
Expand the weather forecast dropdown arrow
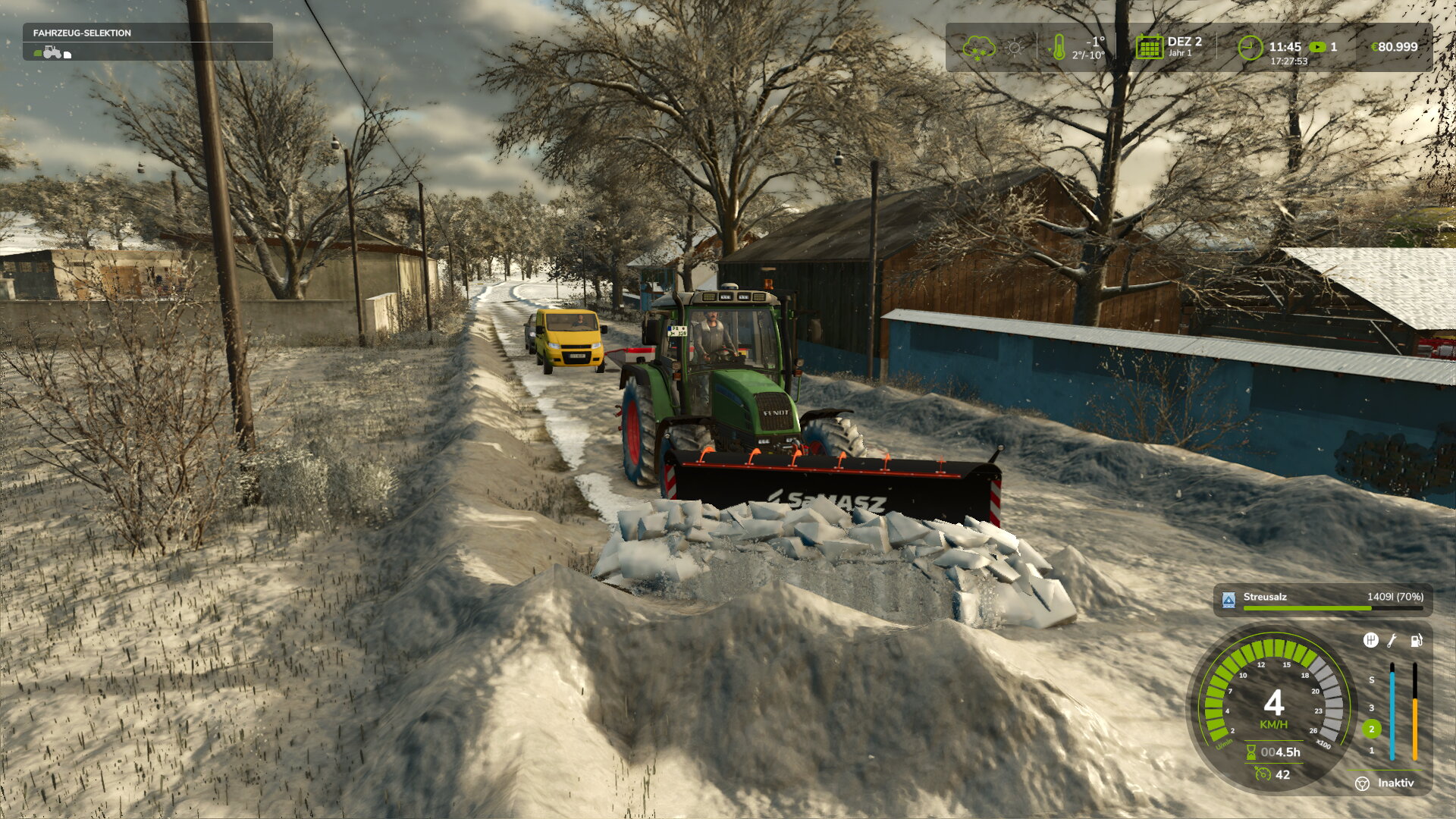(x=1050, y=49)
